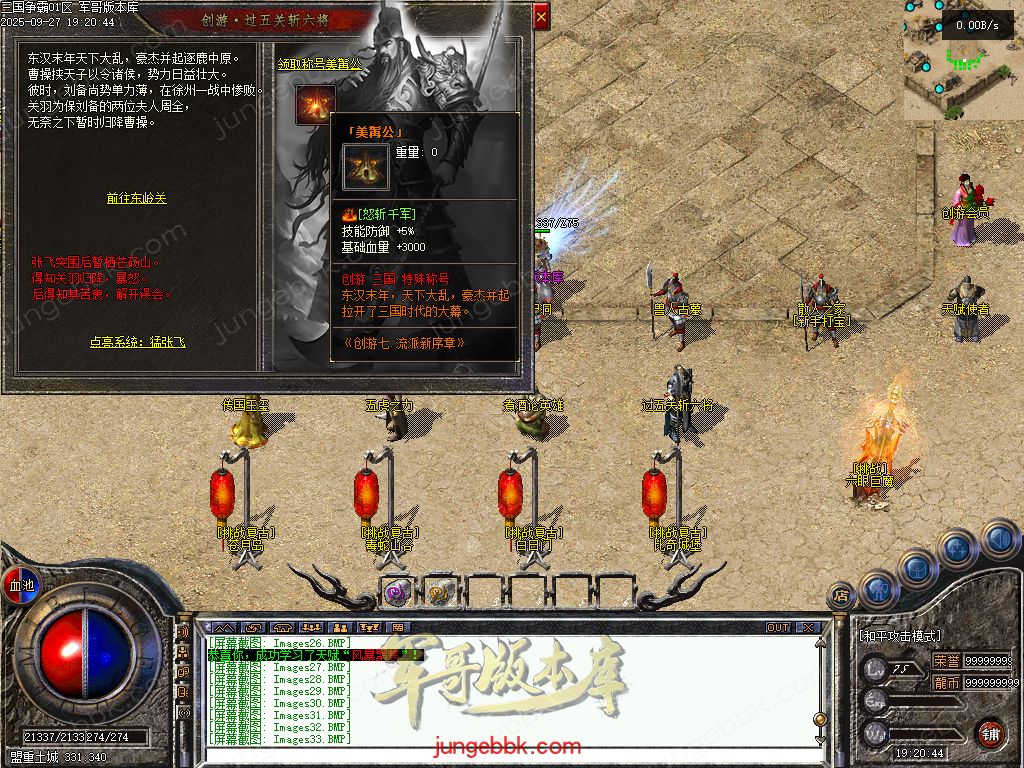The height and width of the screenshot is (768, 1024).
Task: Use the purple scroll hotbar item
Action: 396,592
